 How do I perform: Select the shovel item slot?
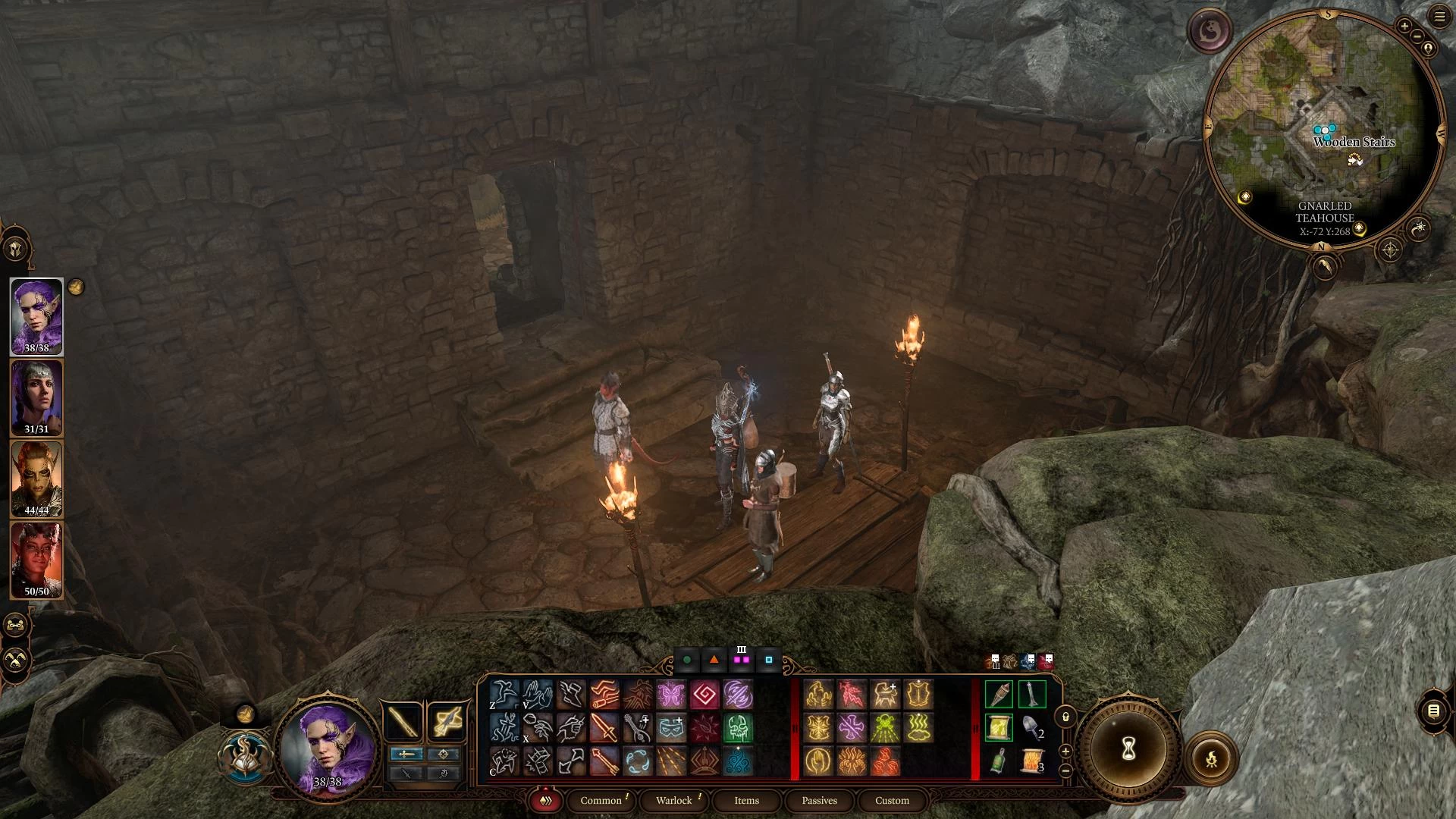[x=1031, y=727]
